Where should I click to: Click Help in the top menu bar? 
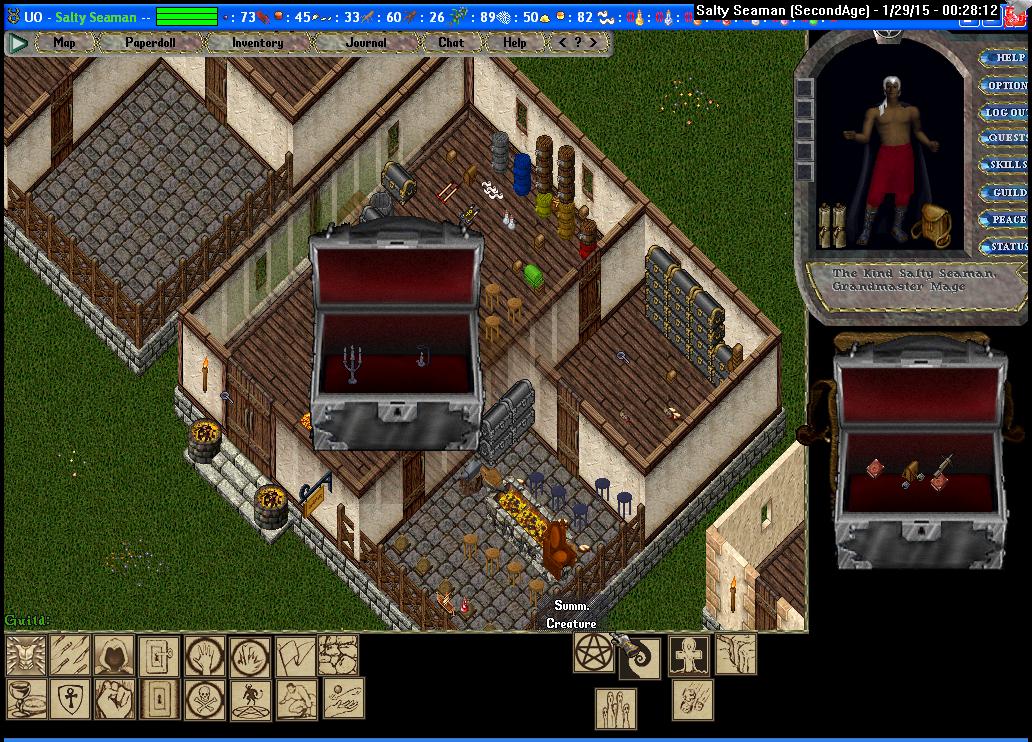514,43
